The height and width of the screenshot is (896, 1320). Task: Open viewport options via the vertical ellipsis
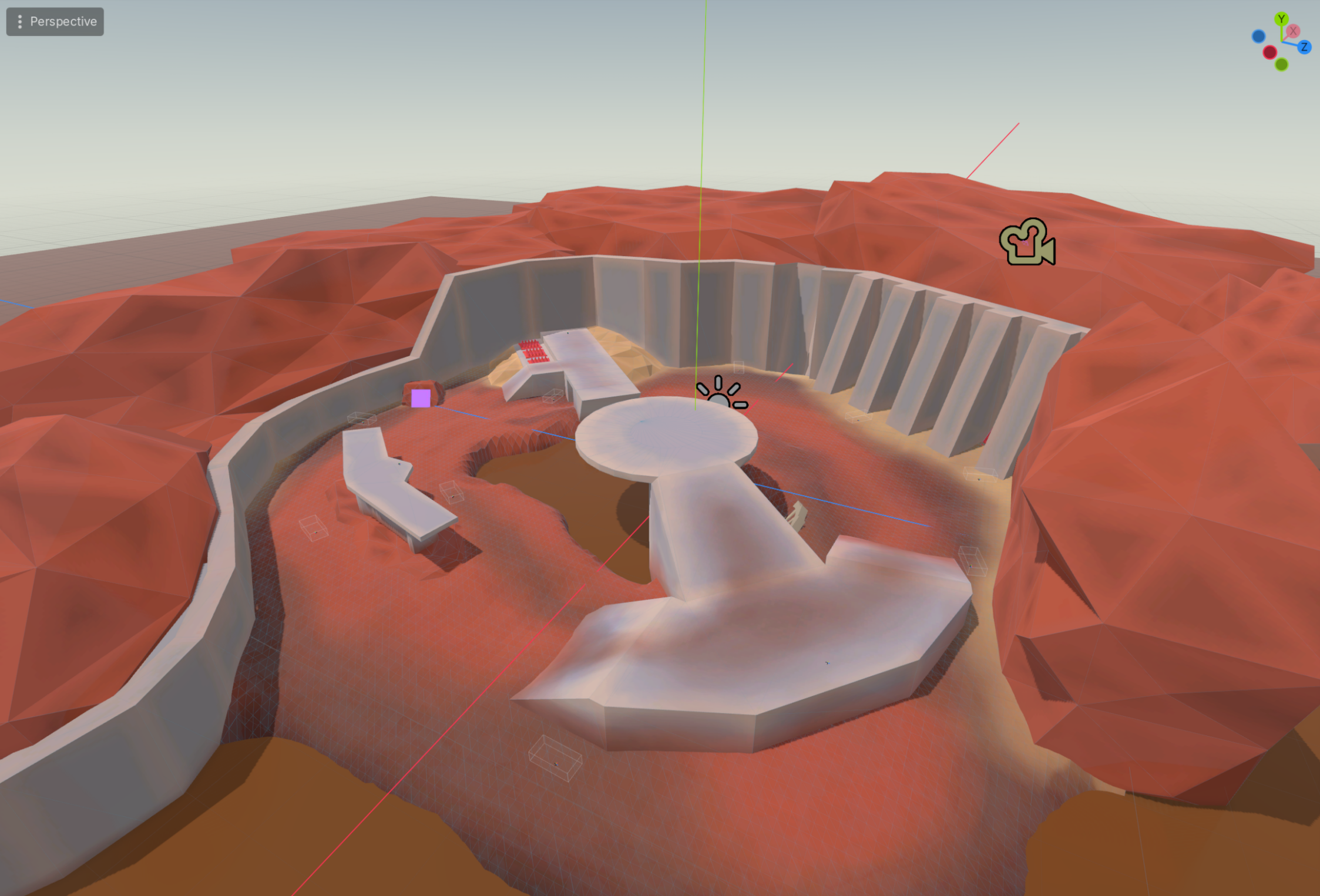coord(21,22)
